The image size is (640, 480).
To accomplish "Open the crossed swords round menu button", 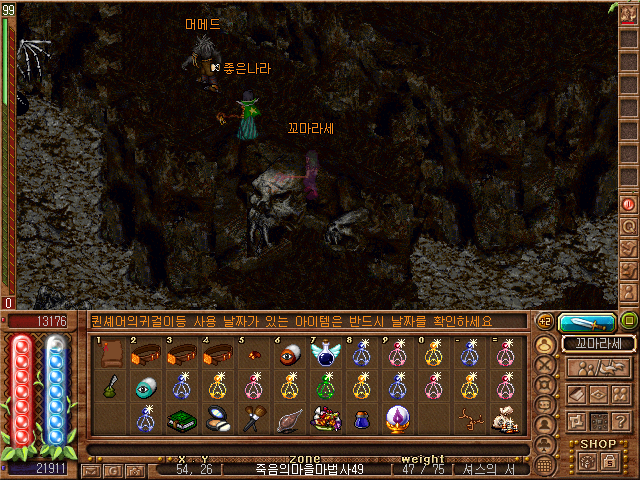I will pyautogui.click(x=546, y=364).
